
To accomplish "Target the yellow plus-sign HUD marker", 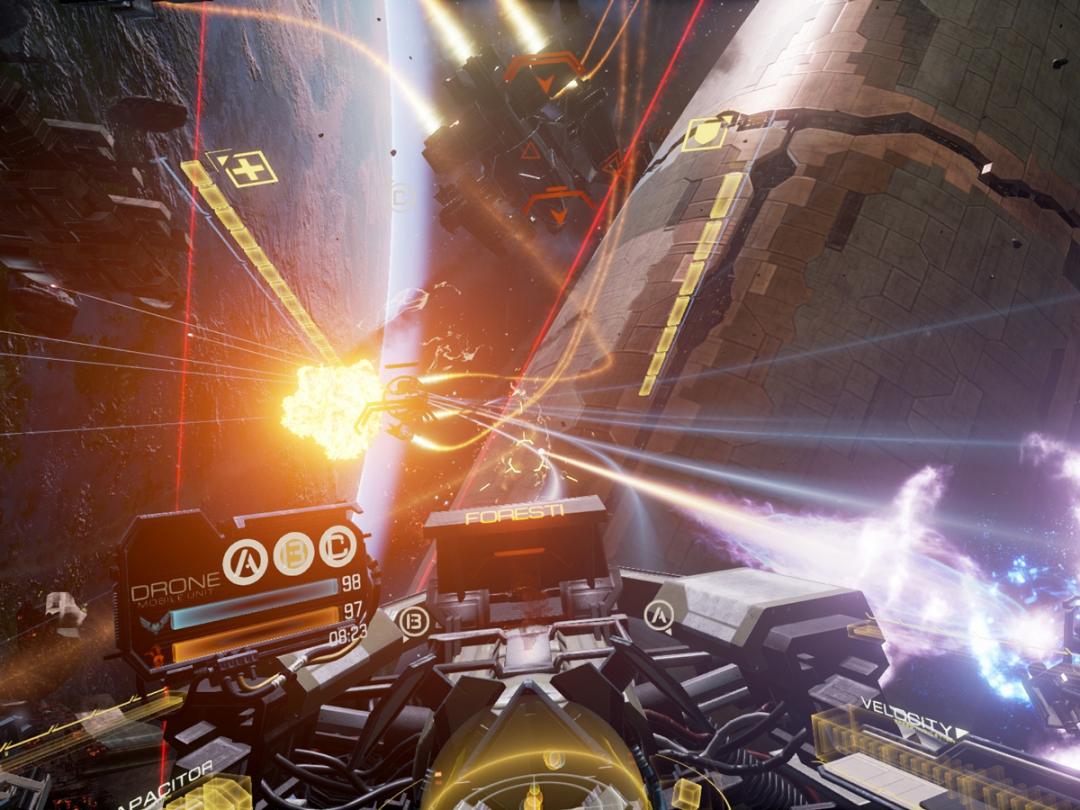I will tap(250, 169).
